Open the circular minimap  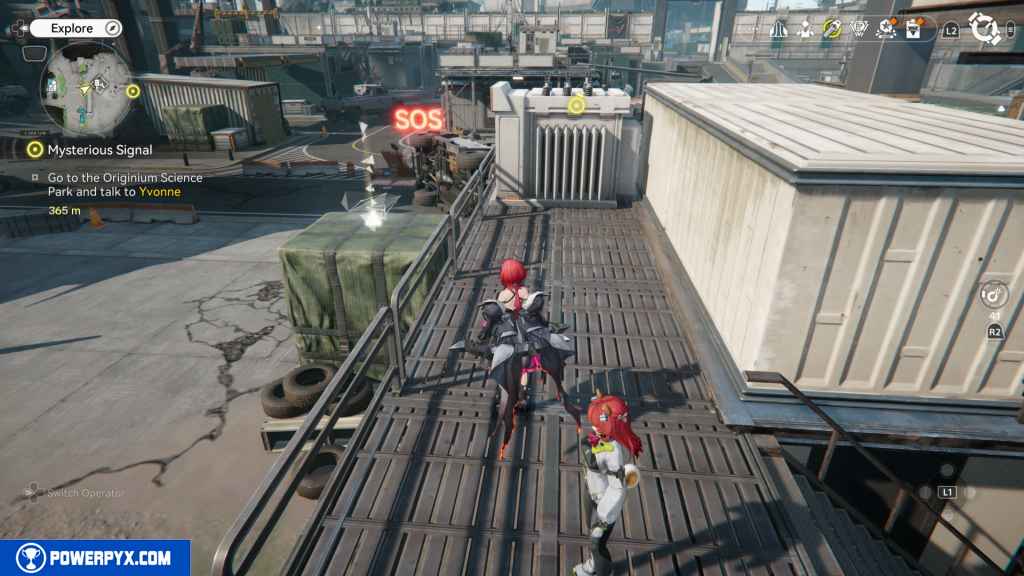pyautogui.click(x=86, y=90)
